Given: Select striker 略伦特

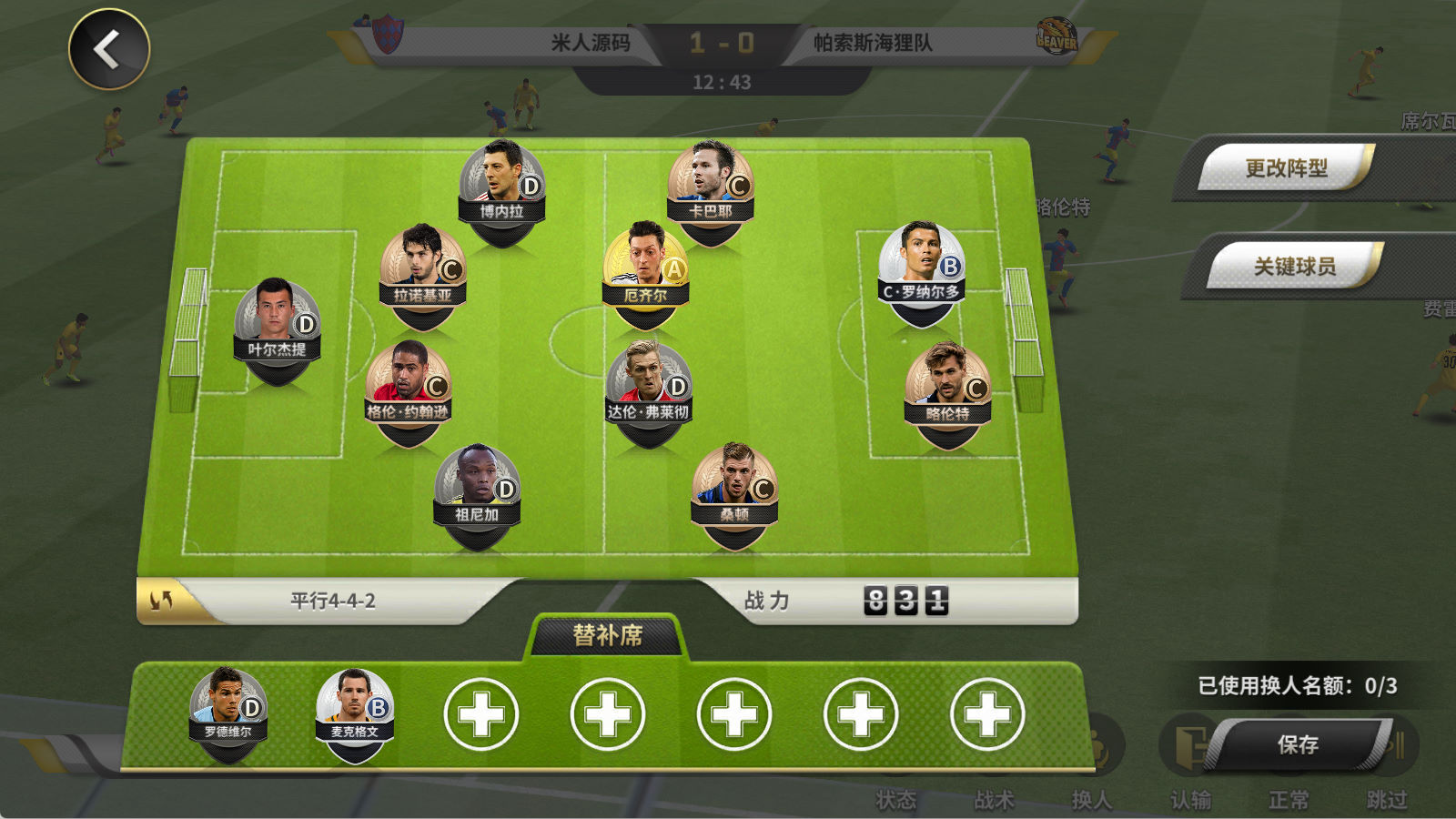Looking at the screenshot, I should (x=947, y=388).
